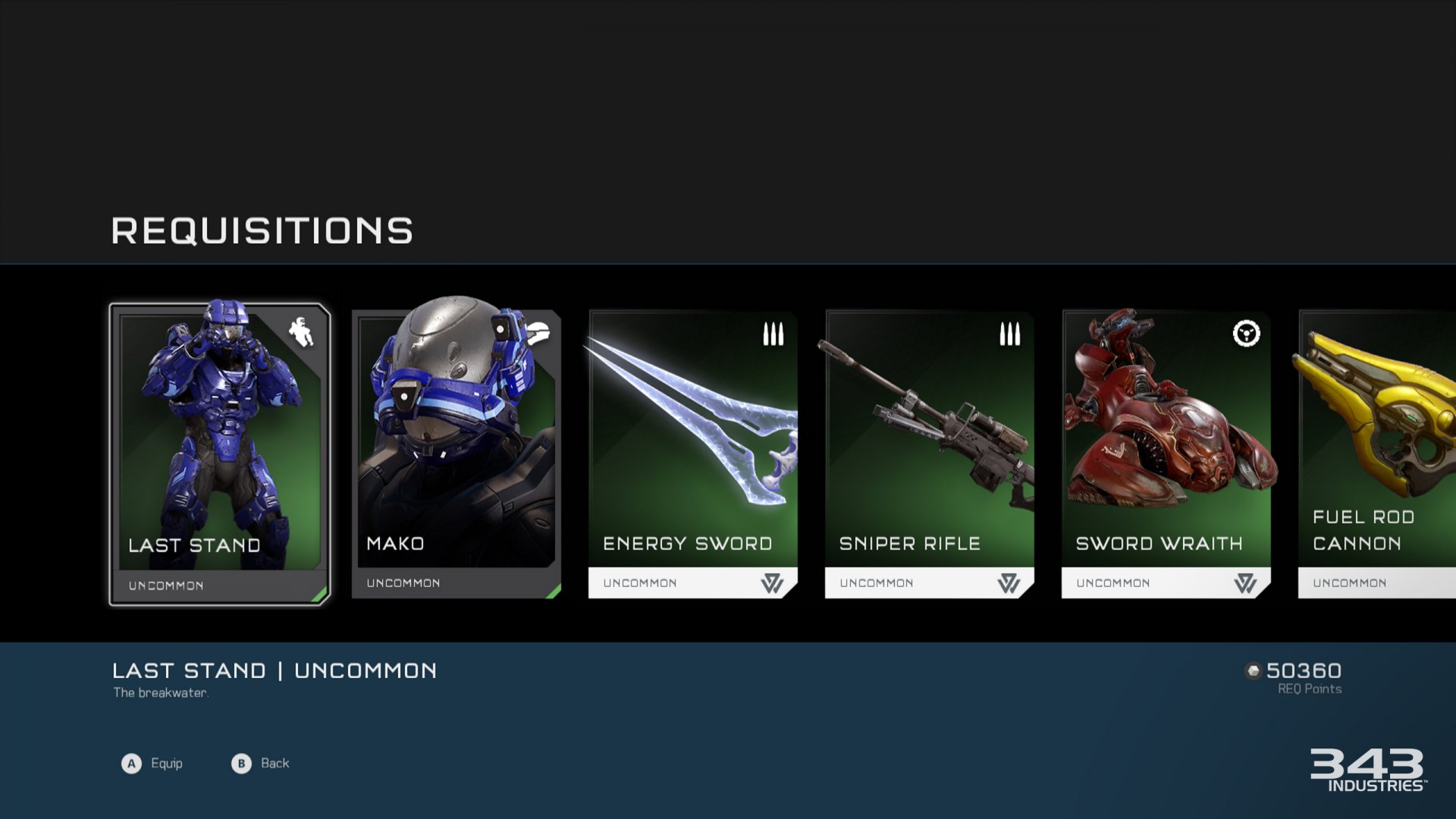Image resolution: width=1456 pixels, height=819 pixels.
Task: Choose the Fuel Rod Cannon card
Action: click(1376, 453)
